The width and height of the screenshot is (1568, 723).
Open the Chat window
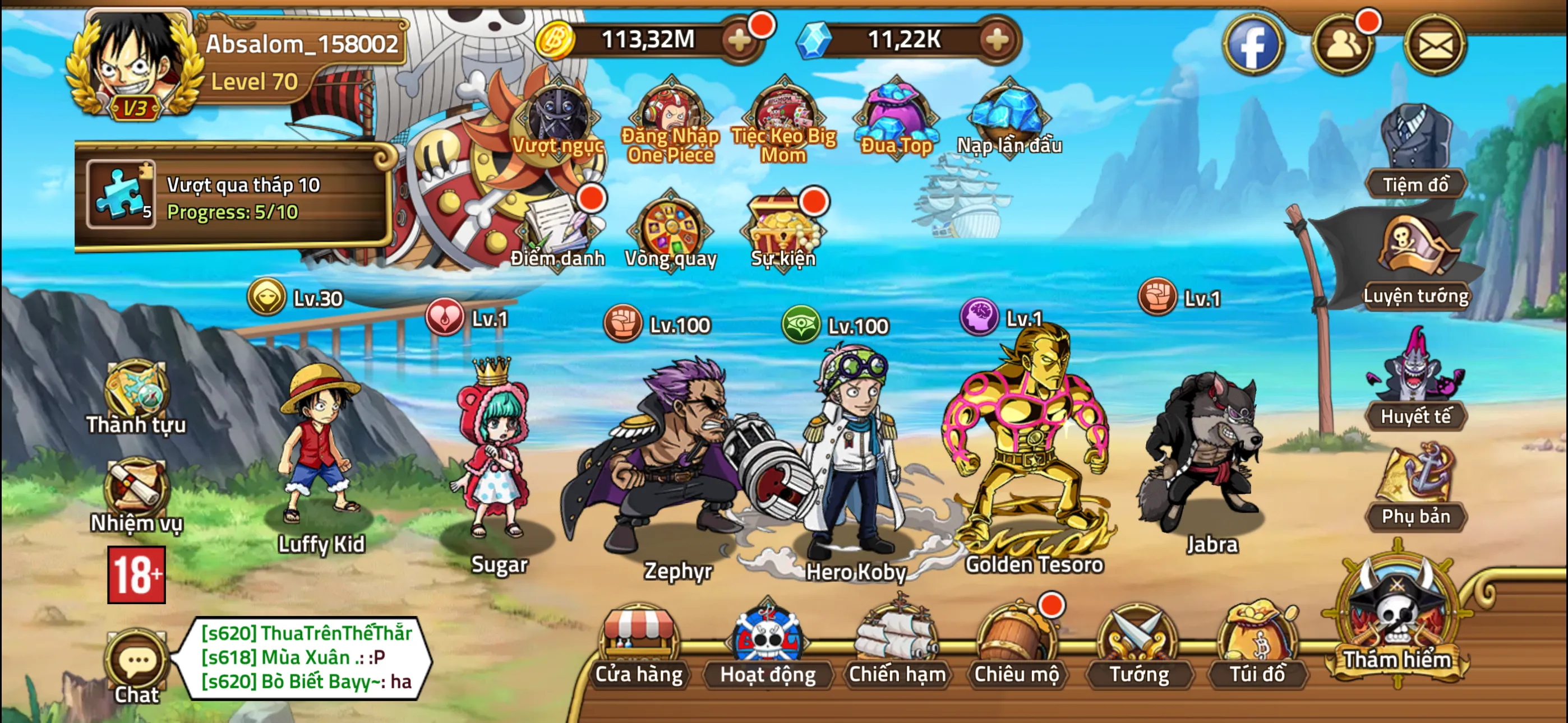(x=136, y=668)
